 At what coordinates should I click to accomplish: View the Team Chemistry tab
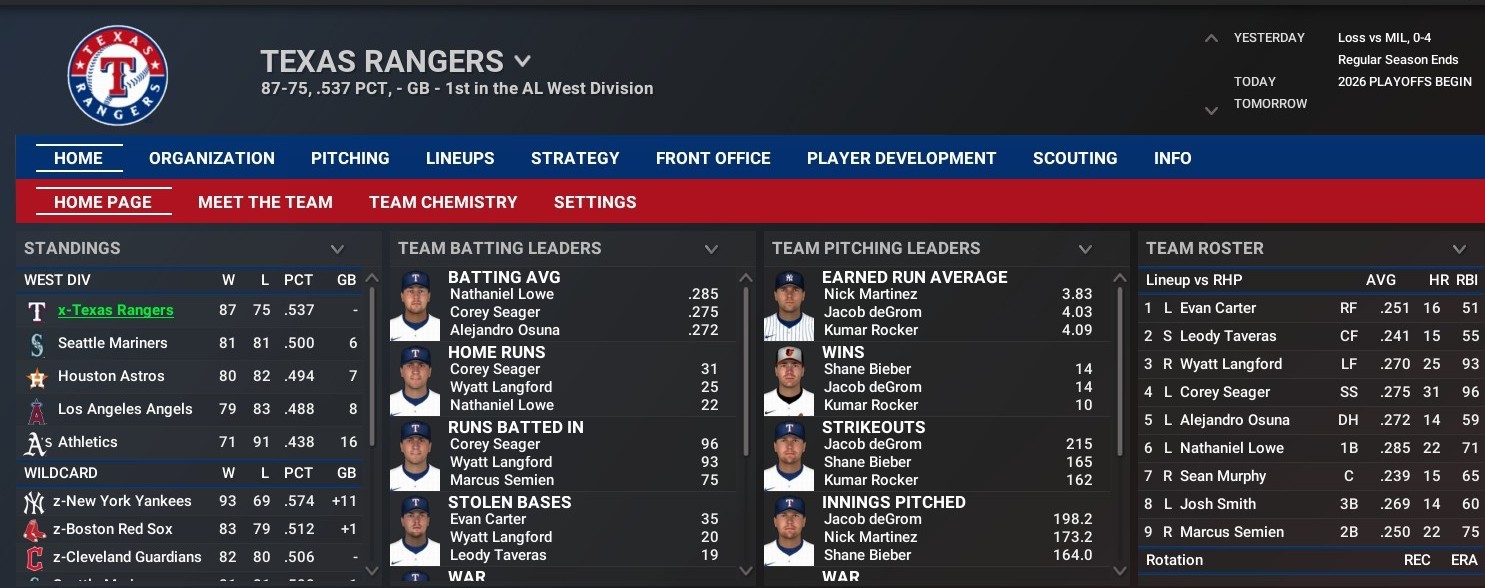point(443,202)
